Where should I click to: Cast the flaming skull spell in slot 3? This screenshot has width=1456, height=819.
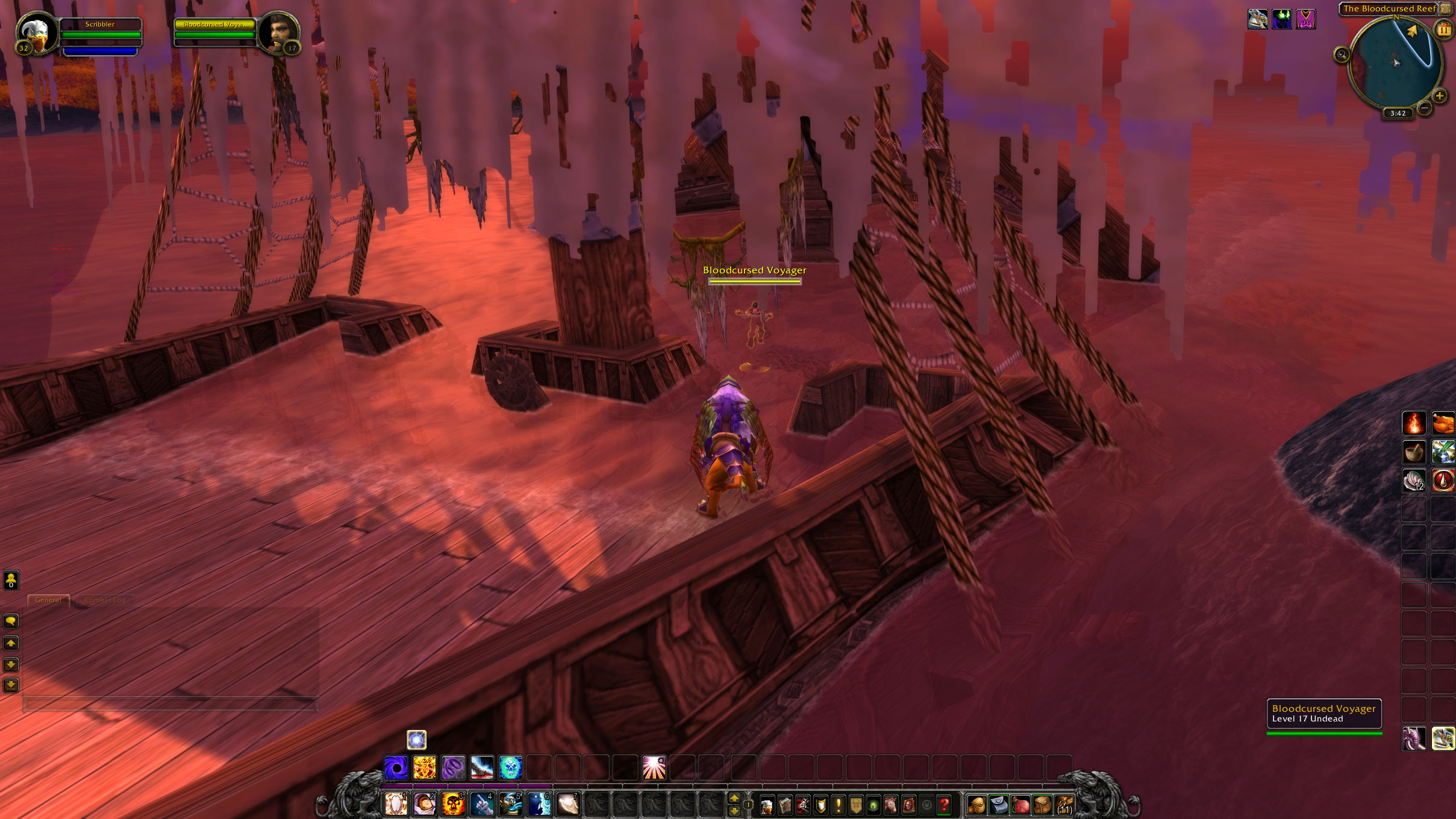point(453,805)
